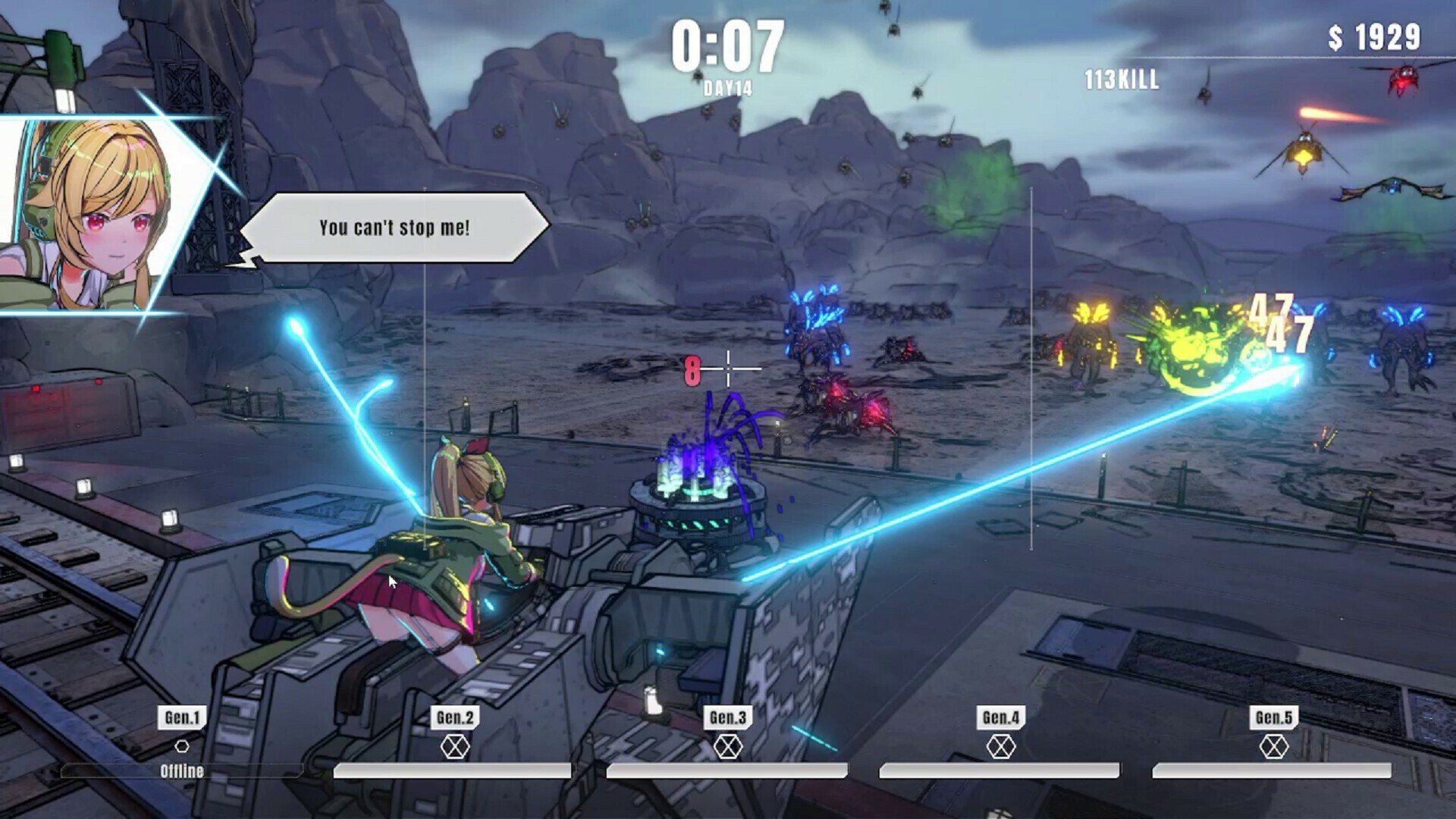Select the Gen.2 hexagon icon

pyautogui.click(x=454, y=748)
